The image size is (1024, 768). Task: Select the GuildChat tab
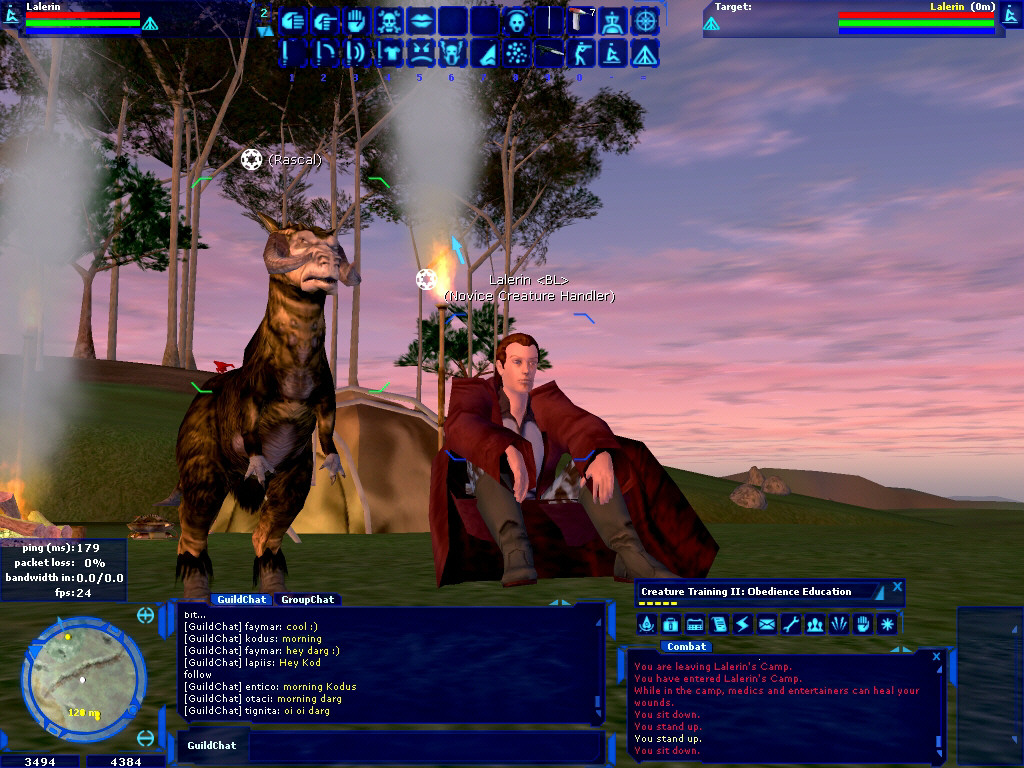241,600
